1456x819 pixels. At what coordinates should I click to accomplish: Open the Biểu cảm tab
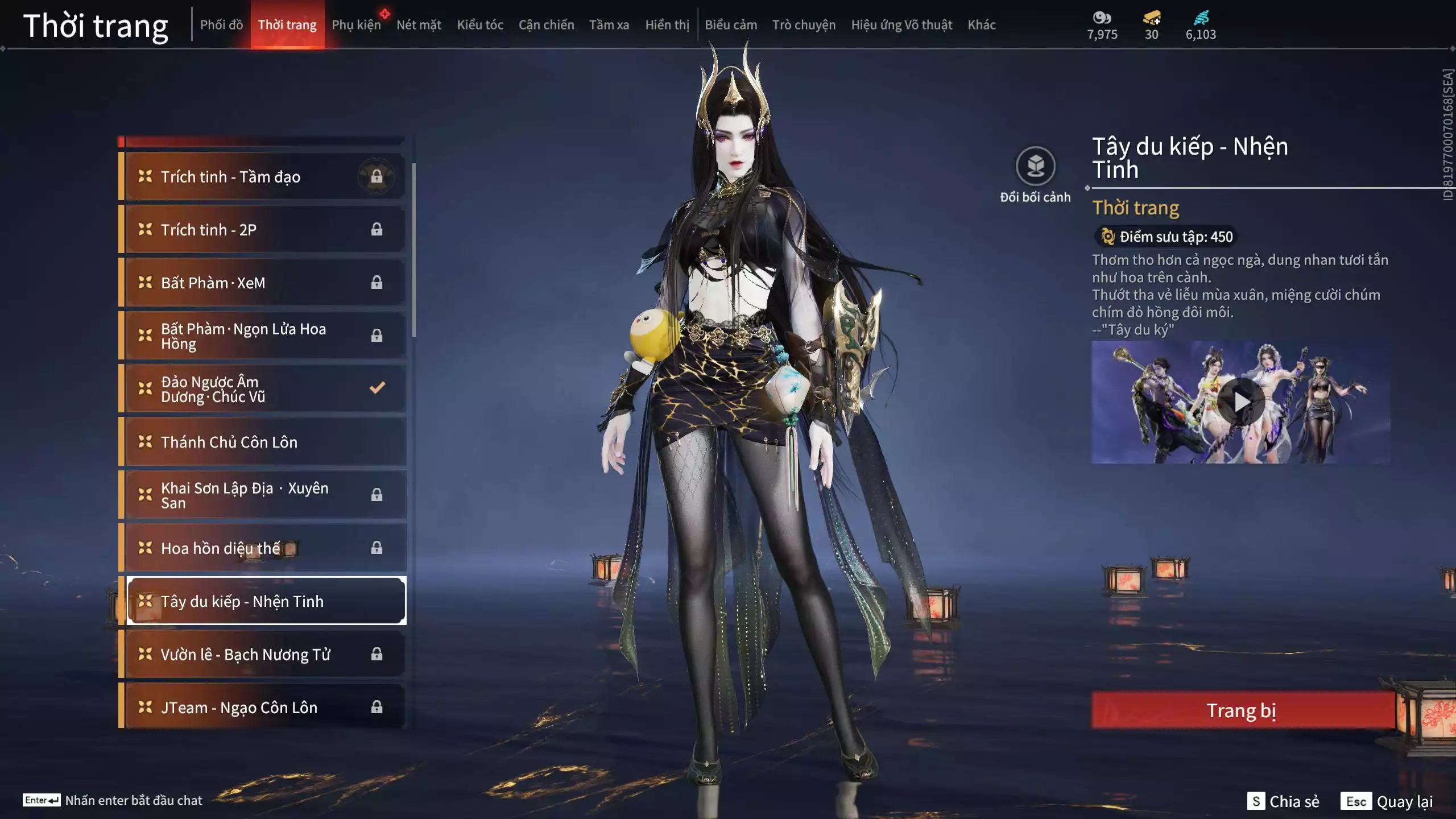(730, 25)
